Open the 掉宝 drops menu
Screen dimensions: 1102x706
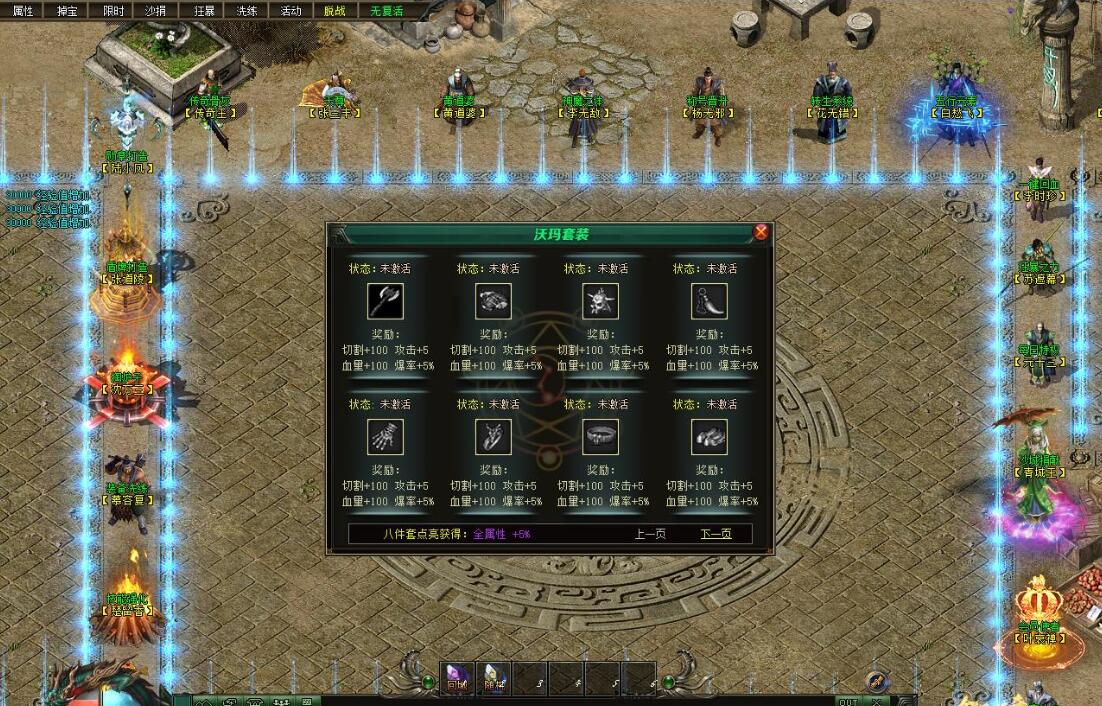(67, 10)
